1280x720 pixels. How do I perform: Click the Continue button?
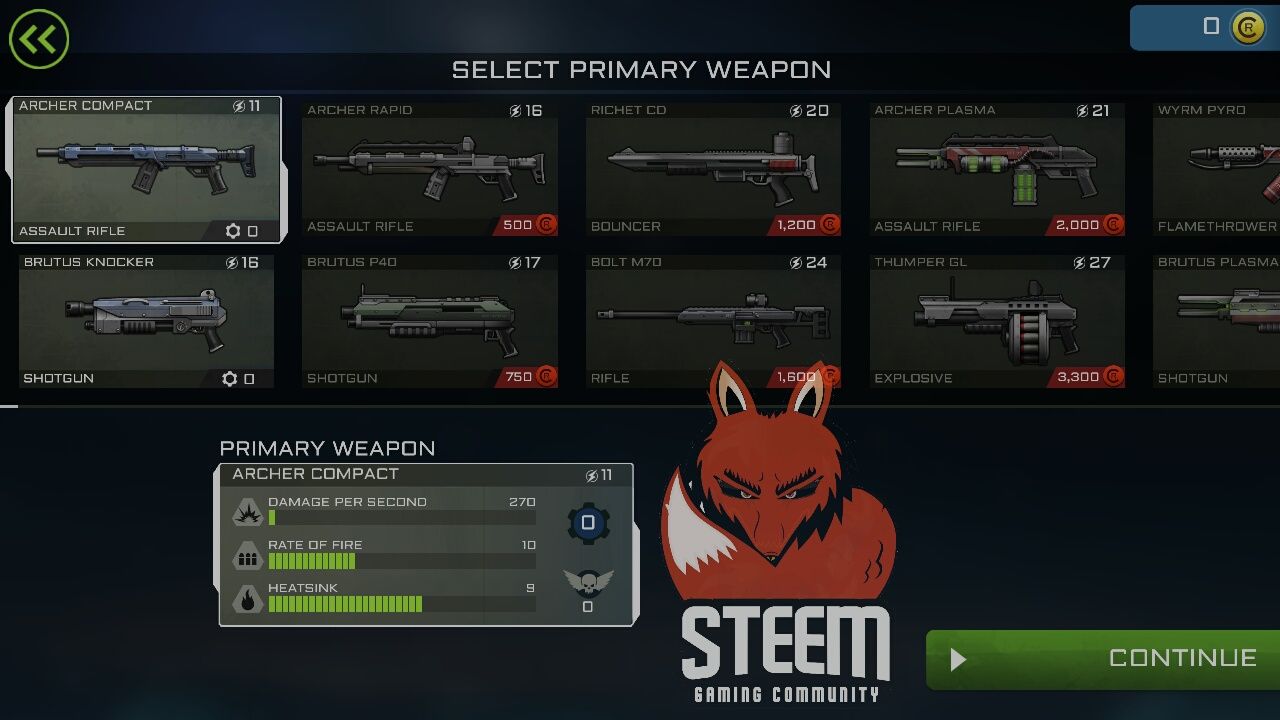click(x=1102, y=659)
